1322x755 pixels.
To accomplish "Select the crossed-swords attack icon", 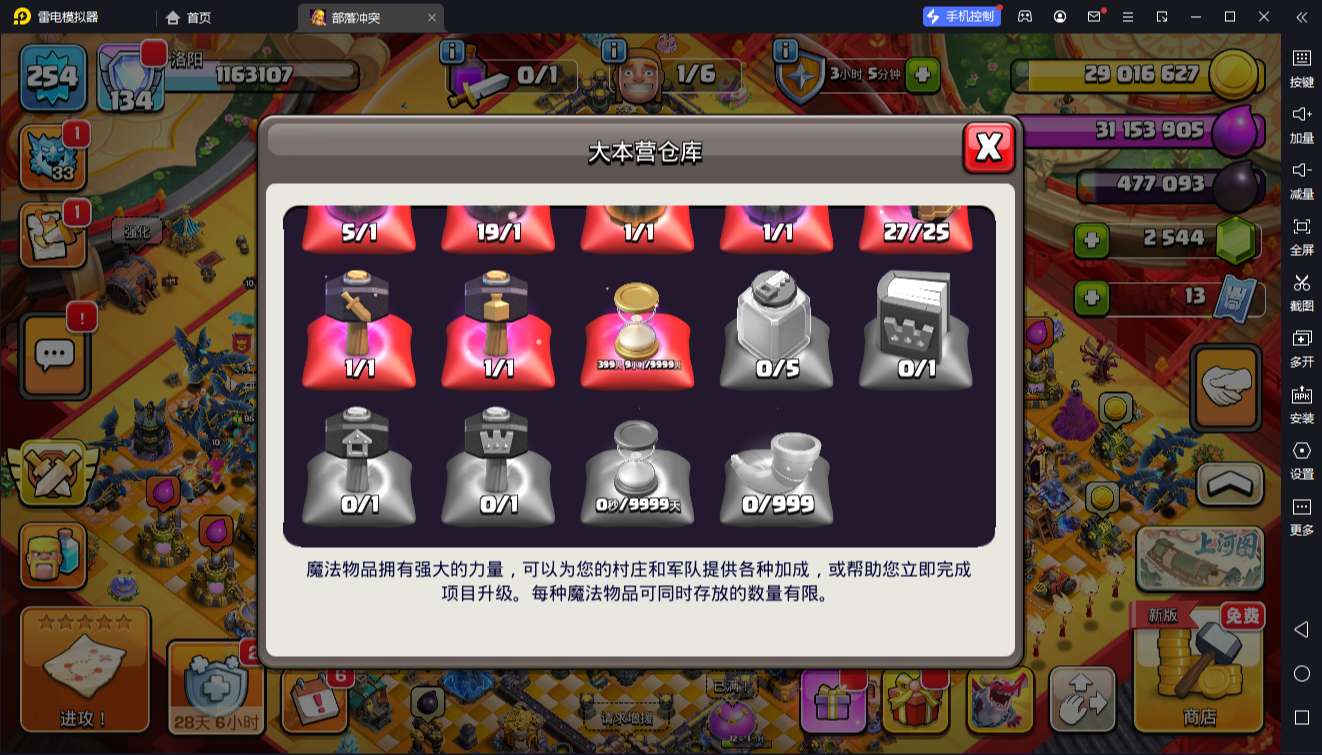I will (53, 473).
